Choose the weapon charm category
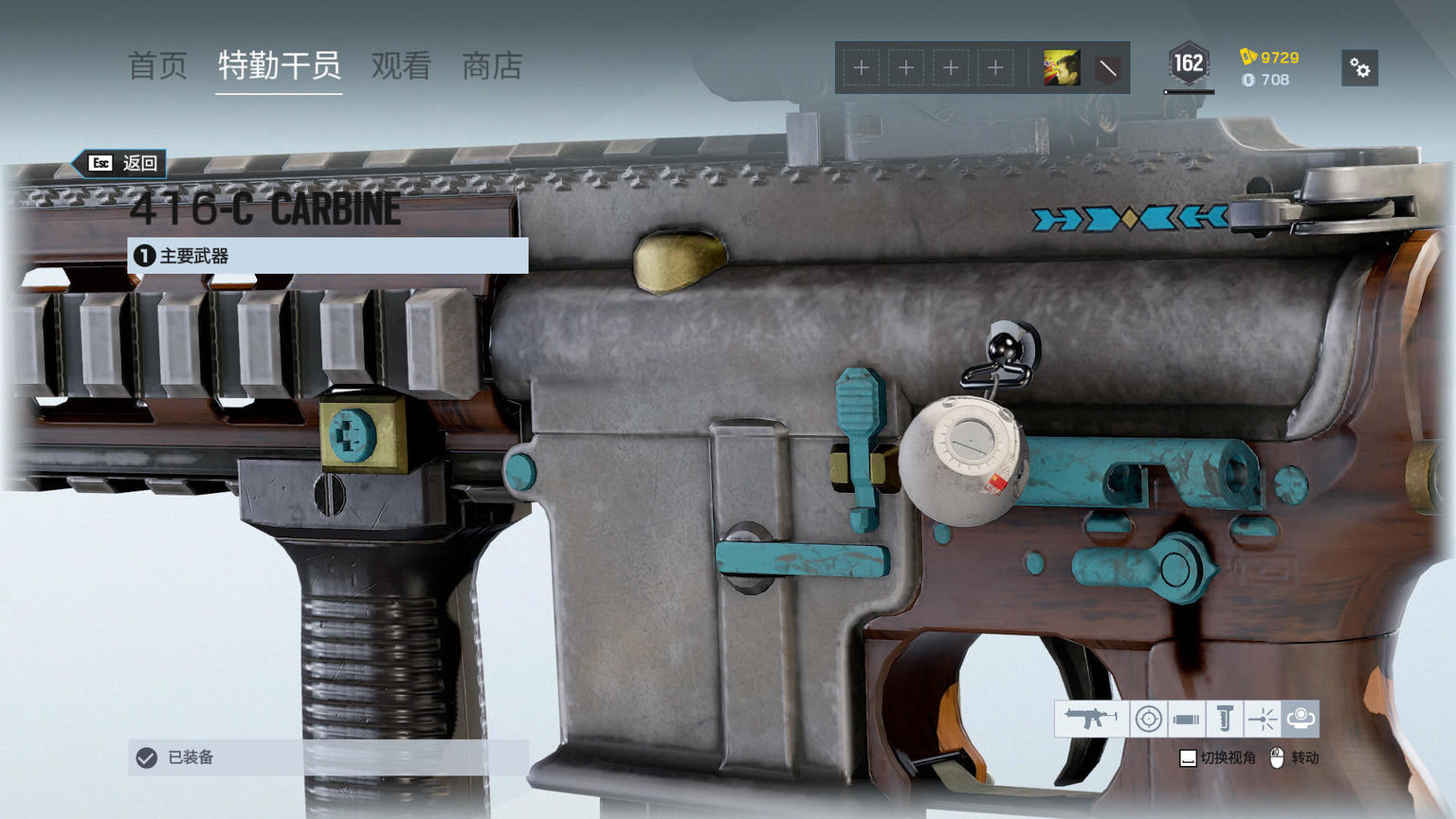1456x819 pixels. (1300, 719)
